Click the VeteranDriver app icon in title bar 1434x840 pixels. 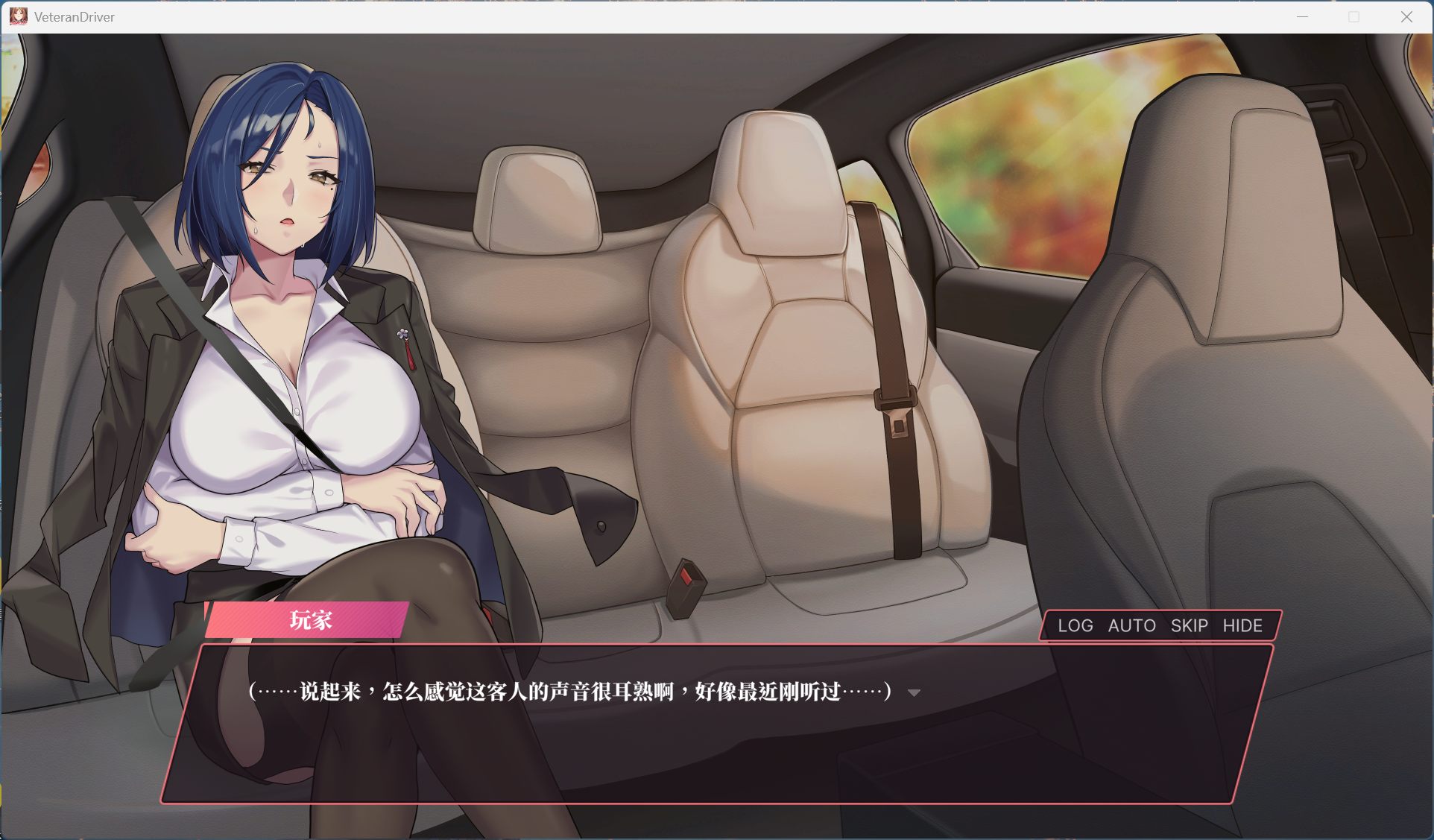[19, 16]
